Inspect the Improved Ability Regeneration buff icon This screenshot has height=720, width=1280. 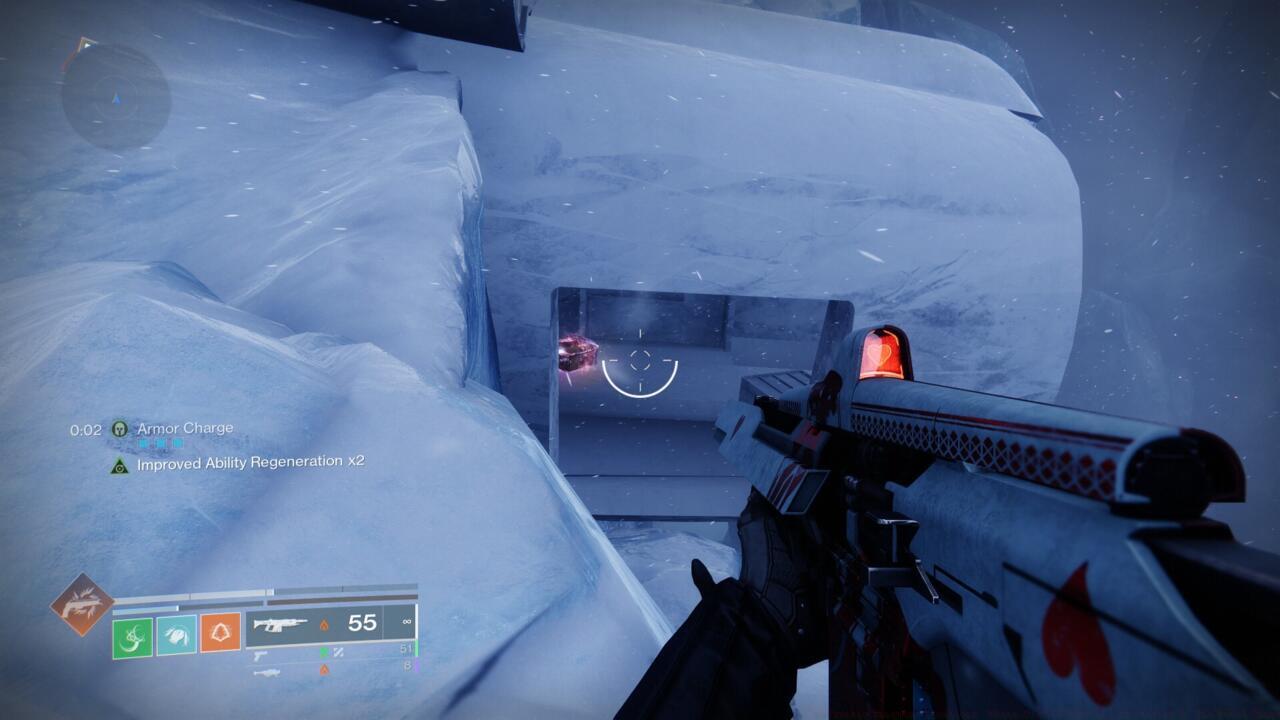point(120,464)
